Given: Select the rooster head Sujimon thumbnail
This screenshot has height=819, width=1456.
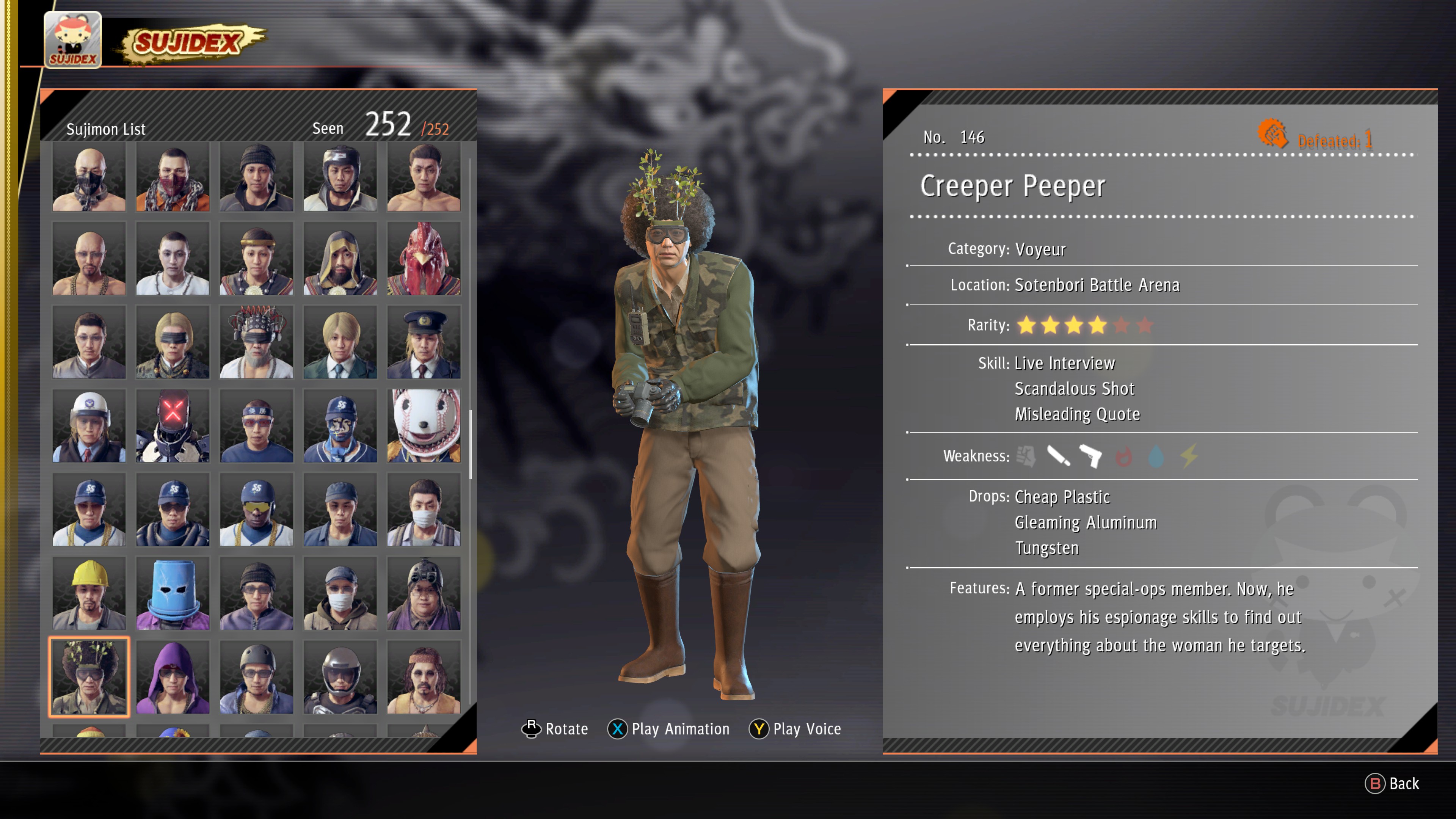Looking at the screenshot, I should (x=424, y=259).
